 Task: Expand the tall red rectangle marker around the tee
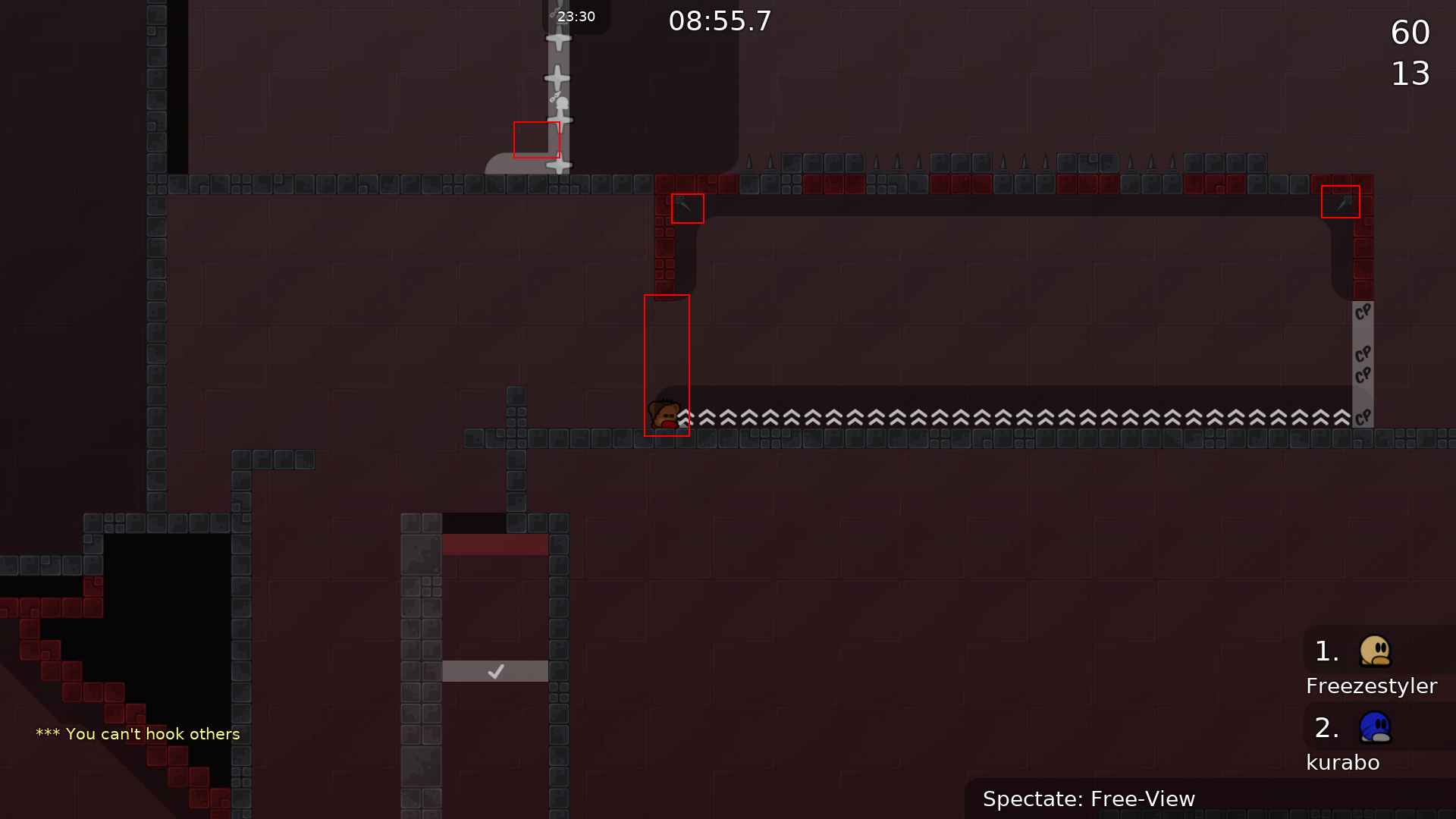click(667, 366)
